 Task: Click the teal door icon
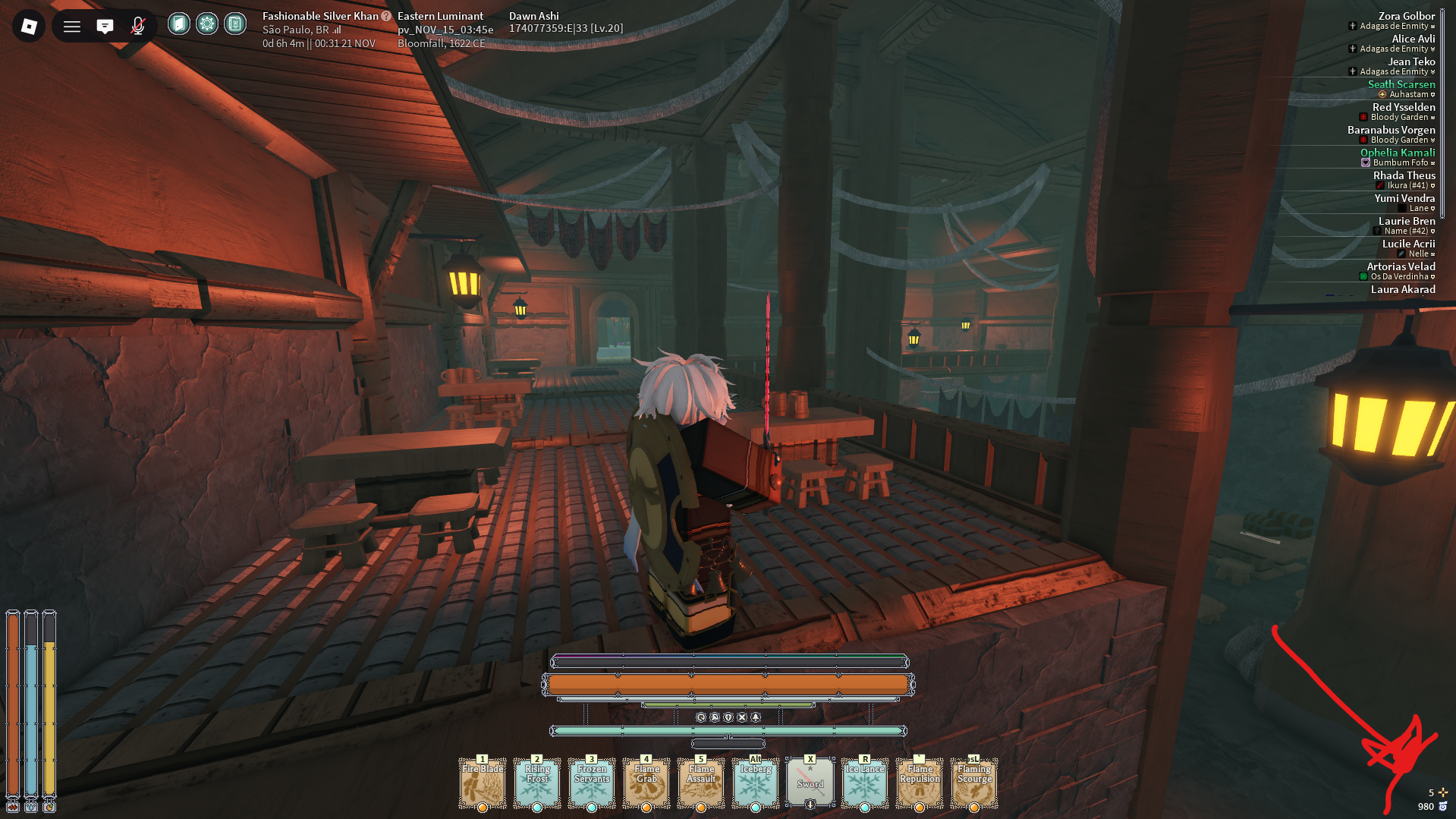(x=178, y=24)
